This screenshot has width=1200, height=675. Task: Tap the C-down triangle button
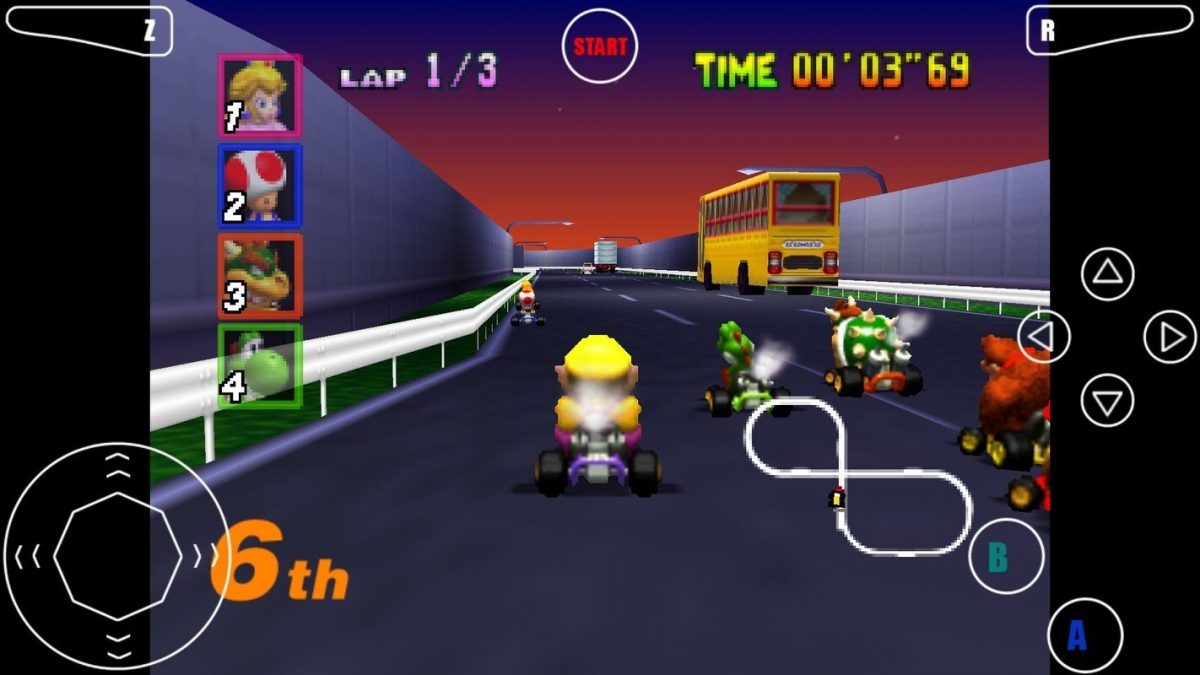1107,401
